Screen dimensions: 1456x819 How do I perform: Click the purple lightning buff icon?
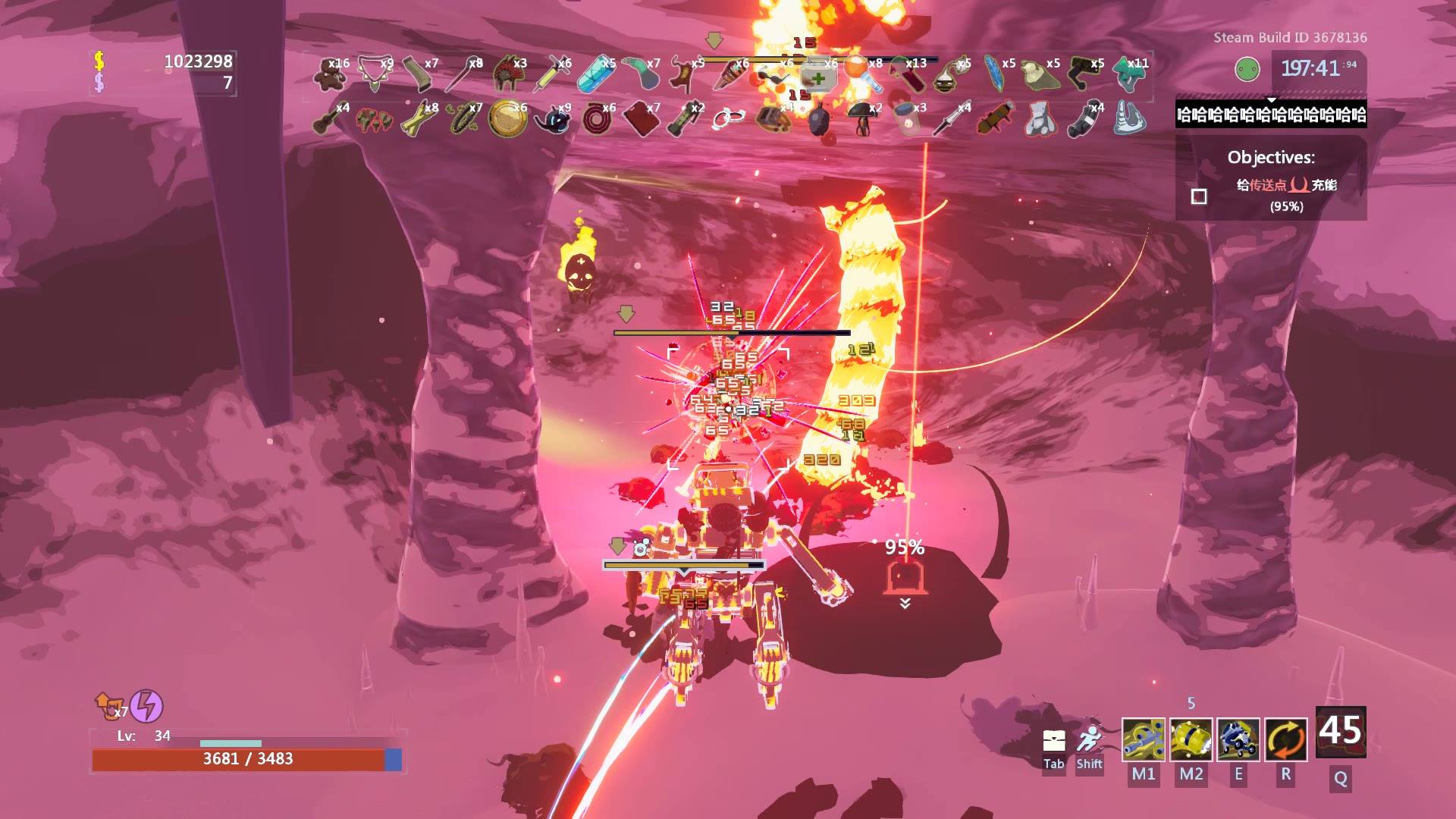coord(146,706)
